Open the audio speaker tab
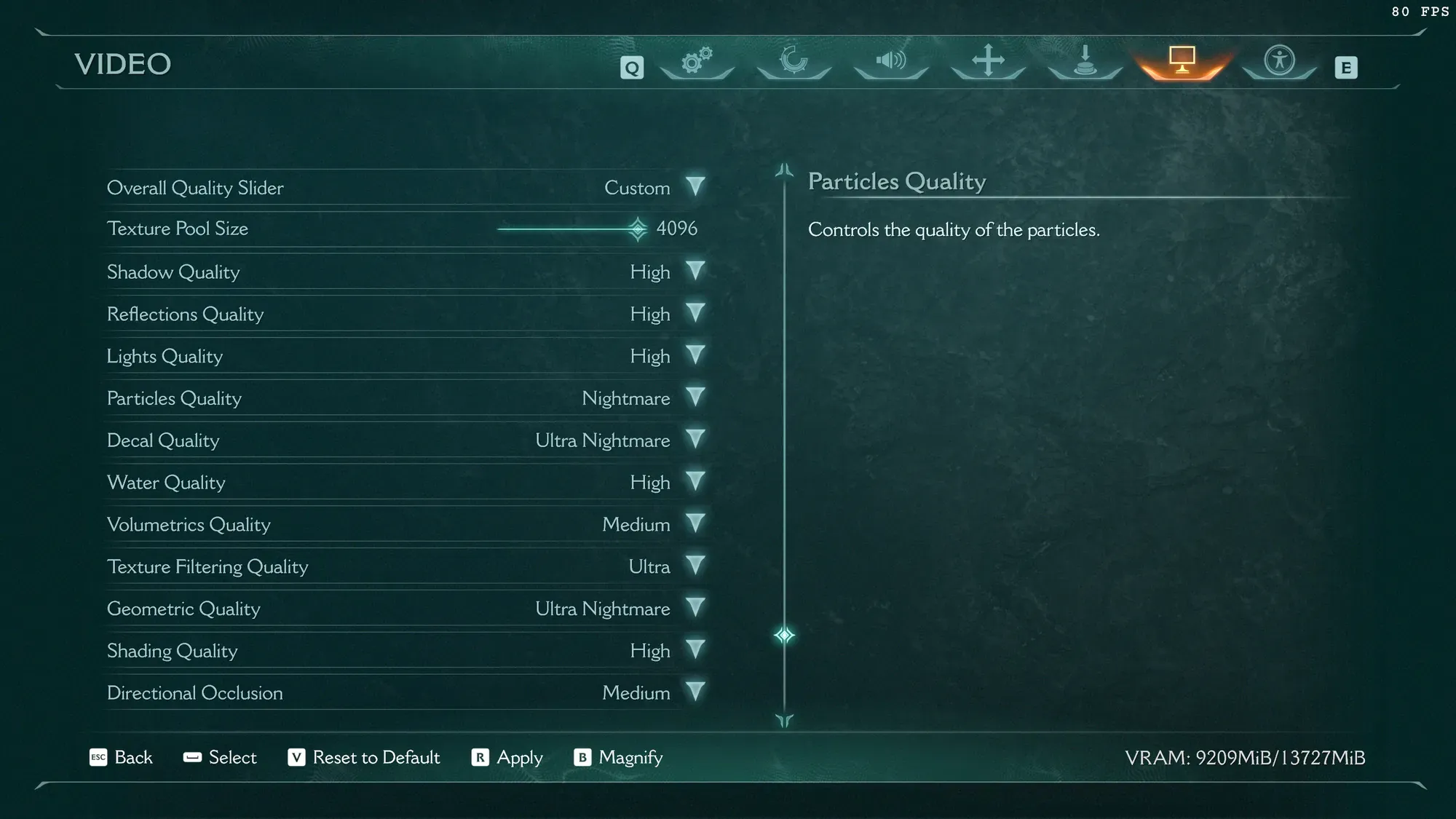Image resolution: width=1456 pixels, height=819 pixels. (890, 61)
